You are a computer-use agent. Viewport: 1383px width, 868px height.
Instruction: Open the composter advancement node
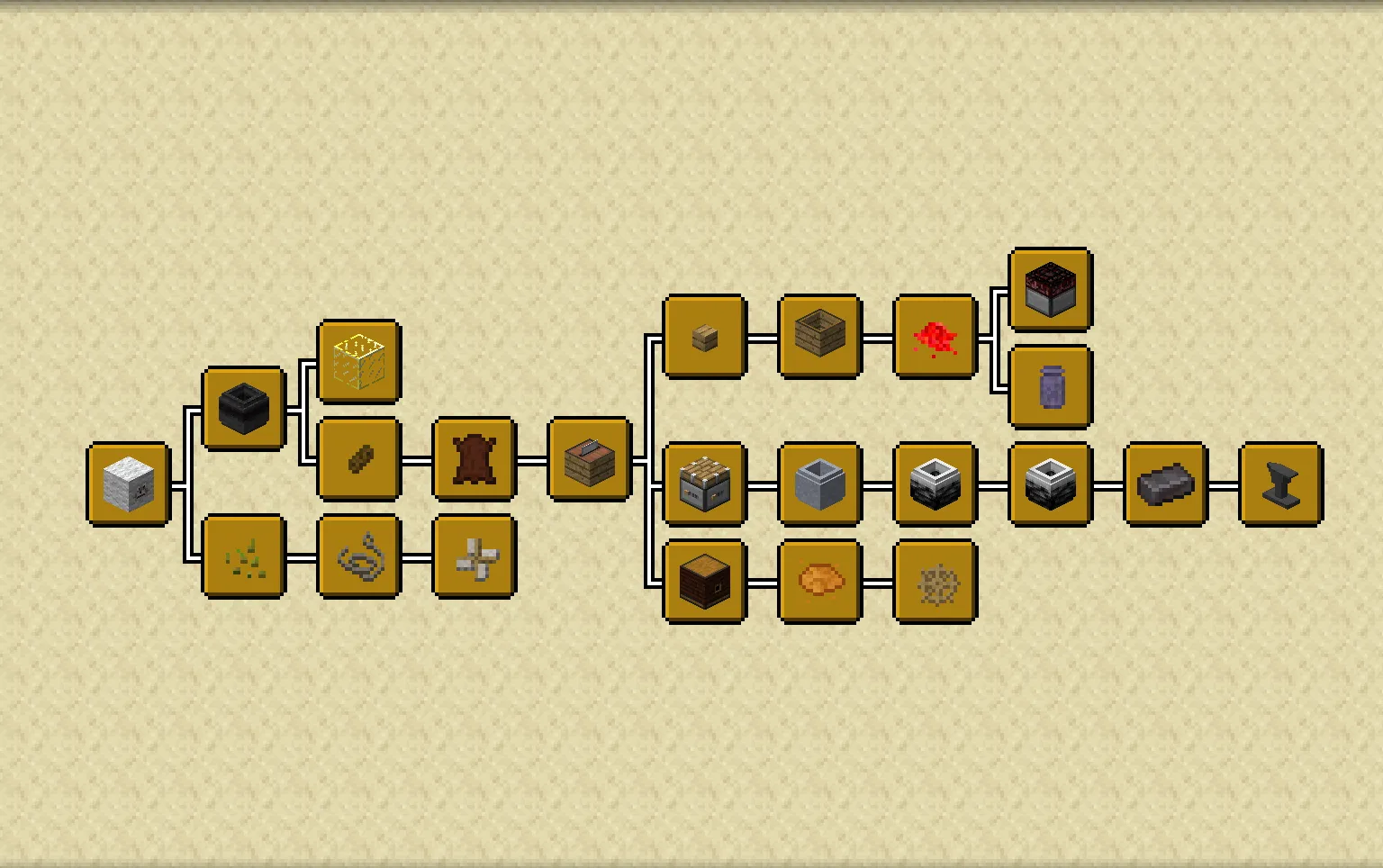tap(820, 338)
